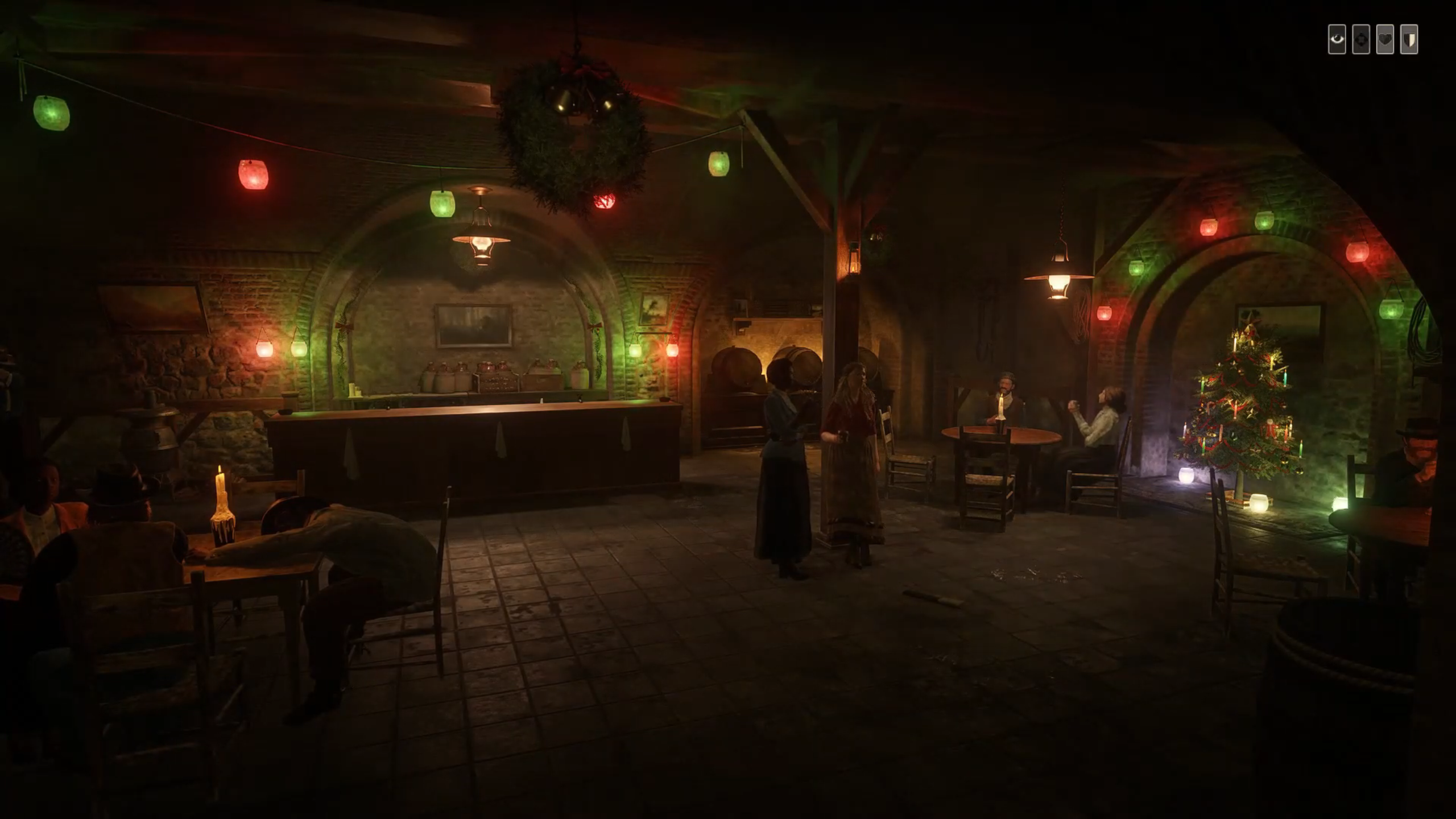Click the shield armor status icon

coord(1409,39)
